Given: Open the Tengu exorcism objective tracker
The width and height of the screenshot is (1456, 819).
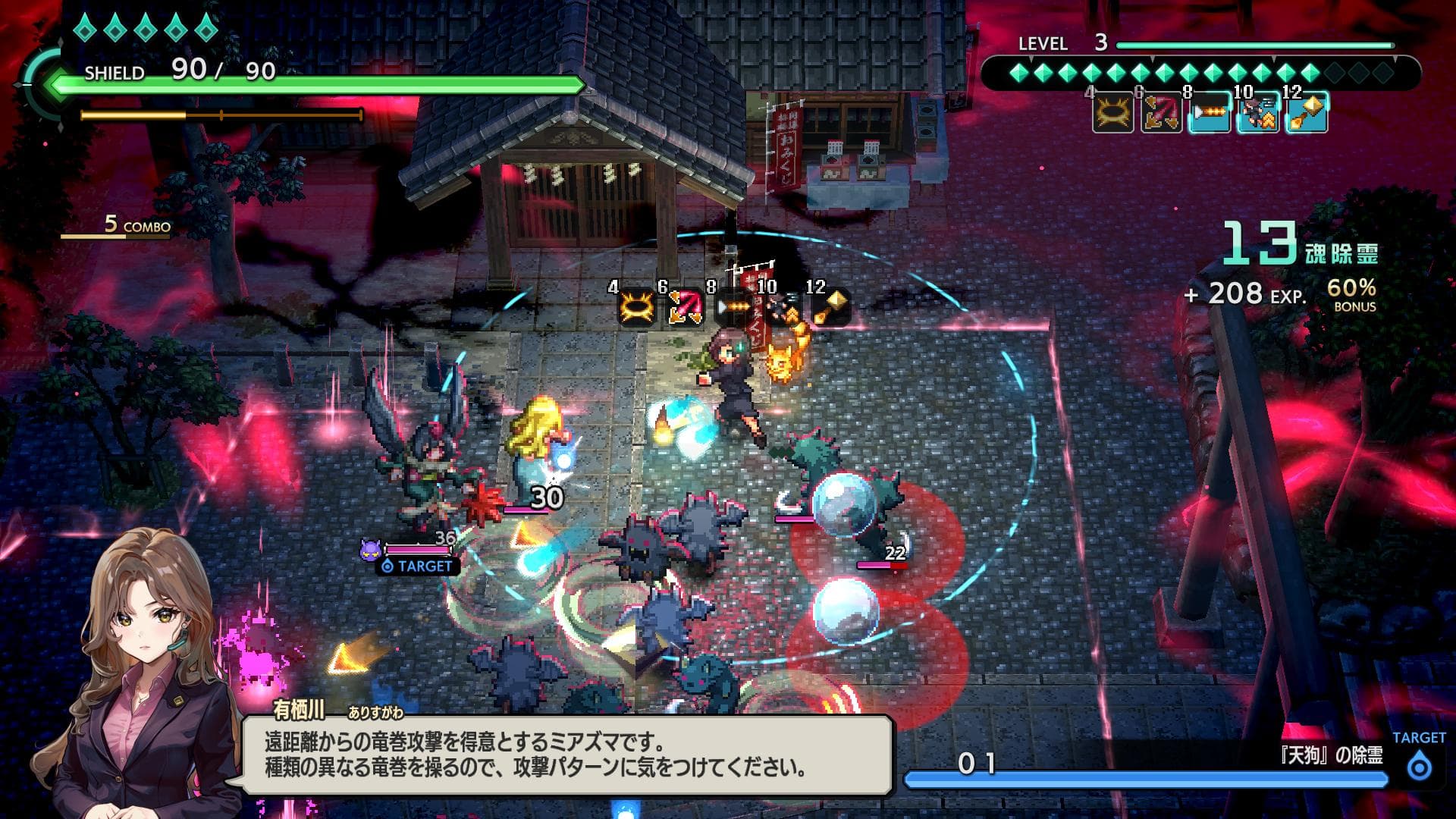Looking at the screenshot, I should [x=1145, y=766].
